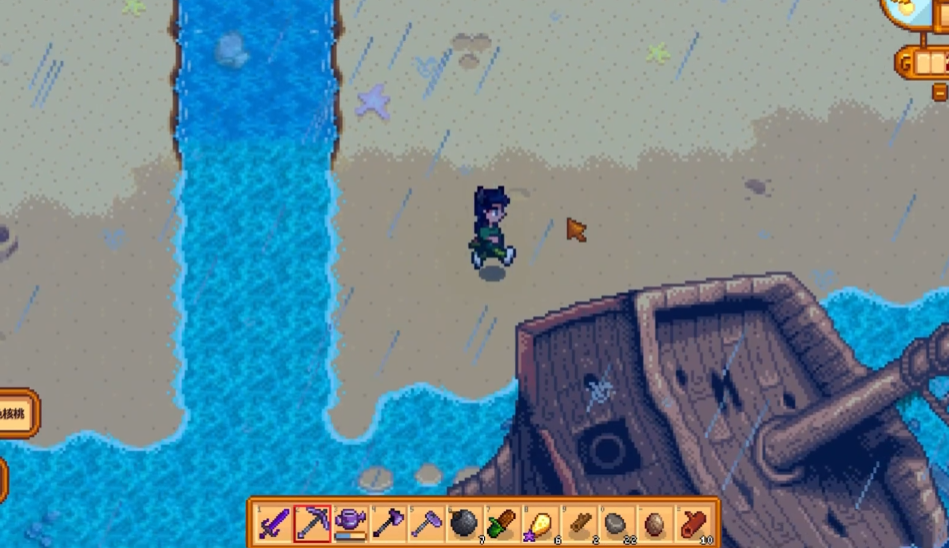This screenshot has width=949, height=548.
Task: Choose the reddish log stack of 10
Action: [693, 522]
